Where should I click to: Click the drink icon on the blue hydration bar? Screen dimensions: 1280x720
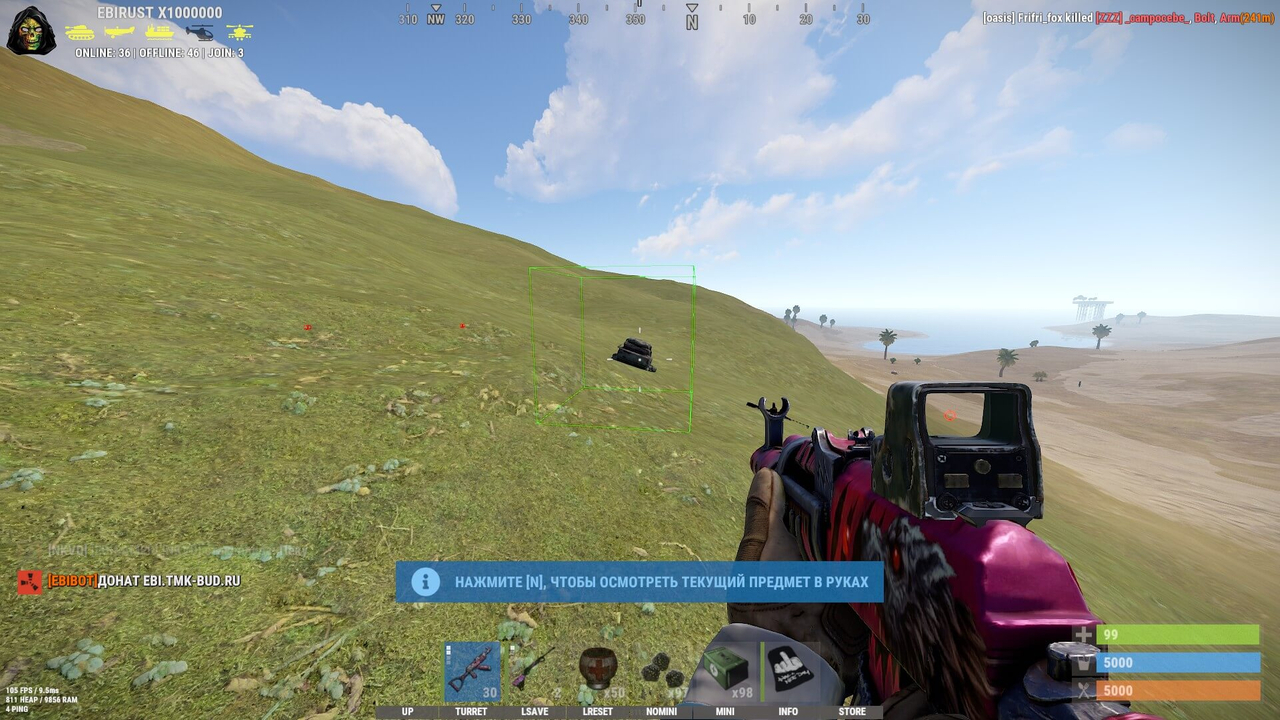[x=1083, y=662]
